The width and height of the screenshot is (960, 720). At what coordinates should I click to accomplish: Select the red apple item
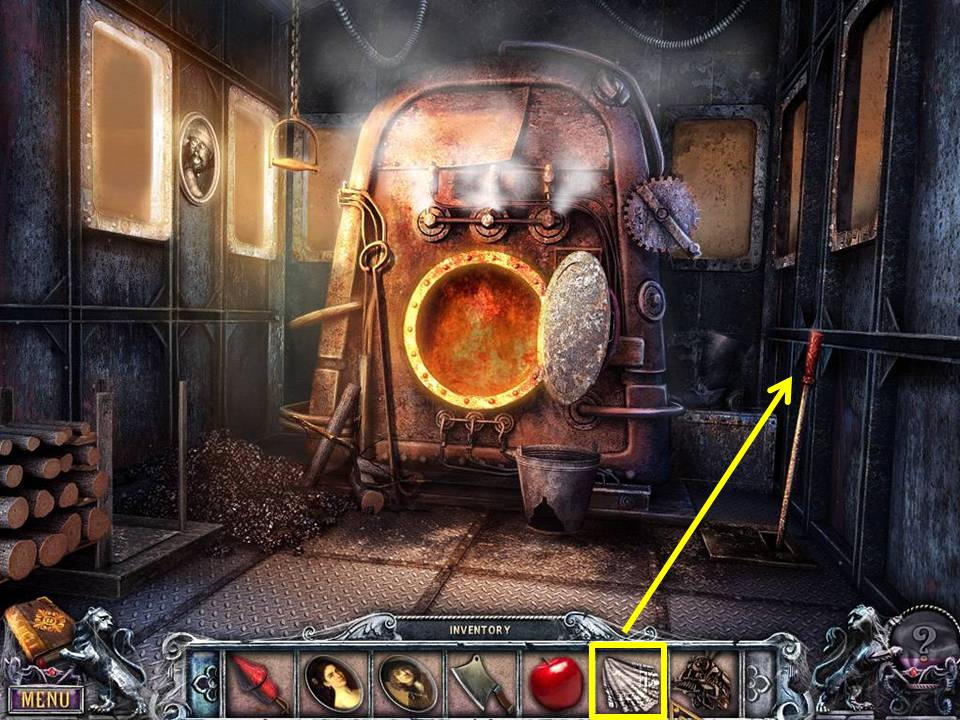click(x=555, y=682)
